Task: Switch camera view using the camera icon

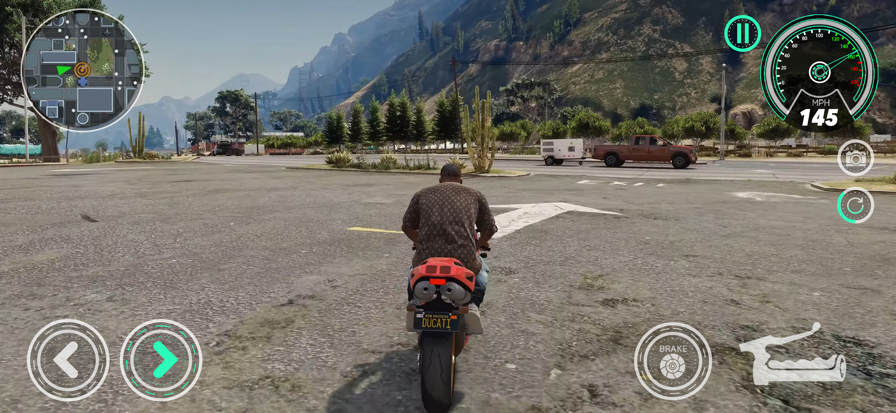Action: [855, 158]
